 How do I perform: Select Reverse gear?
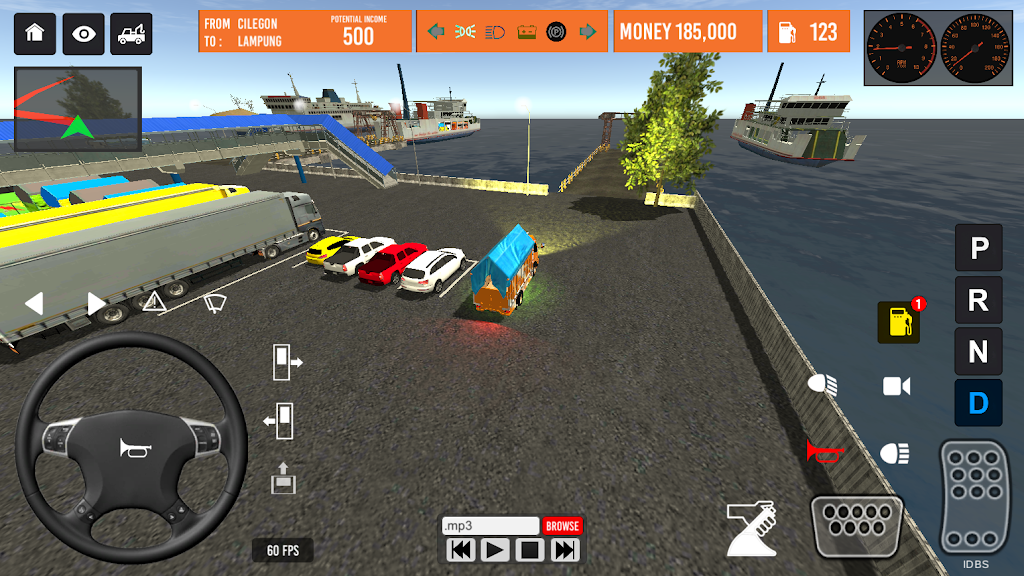[978, 299]
